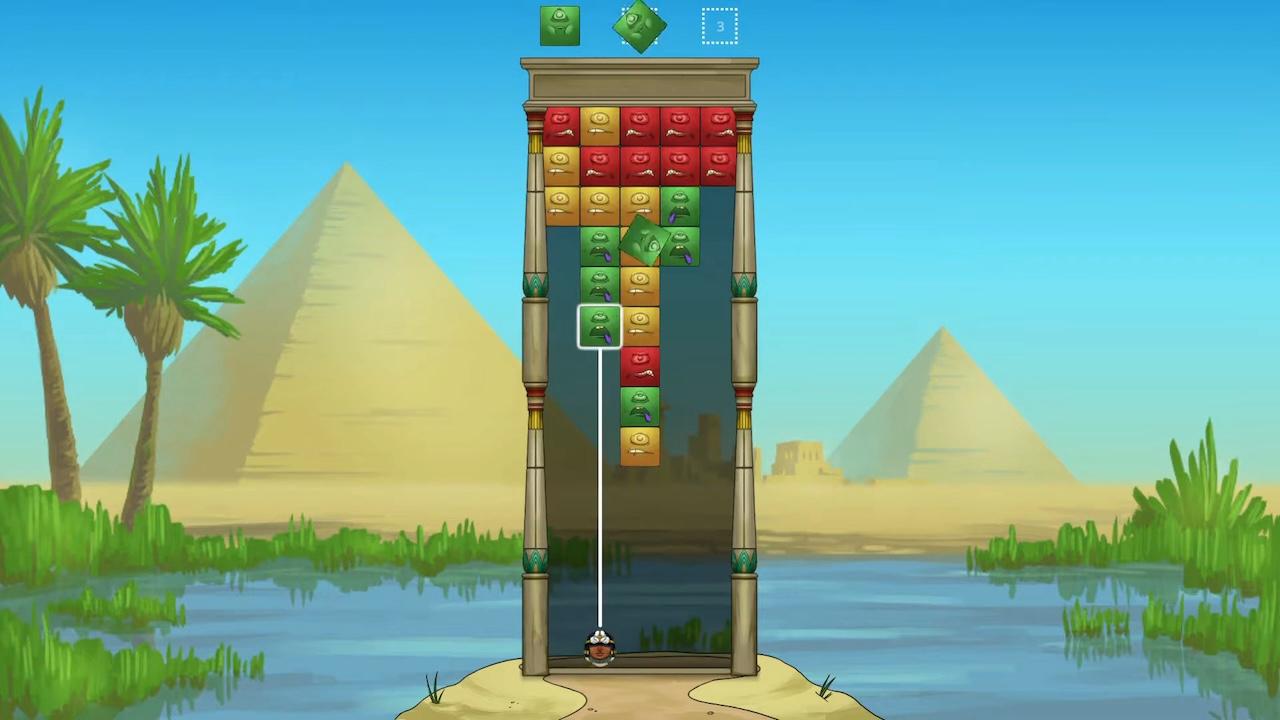The image size is (1280, 720).
Task: Click the green block with purple tongue near the top
Action: pos(681,203)
